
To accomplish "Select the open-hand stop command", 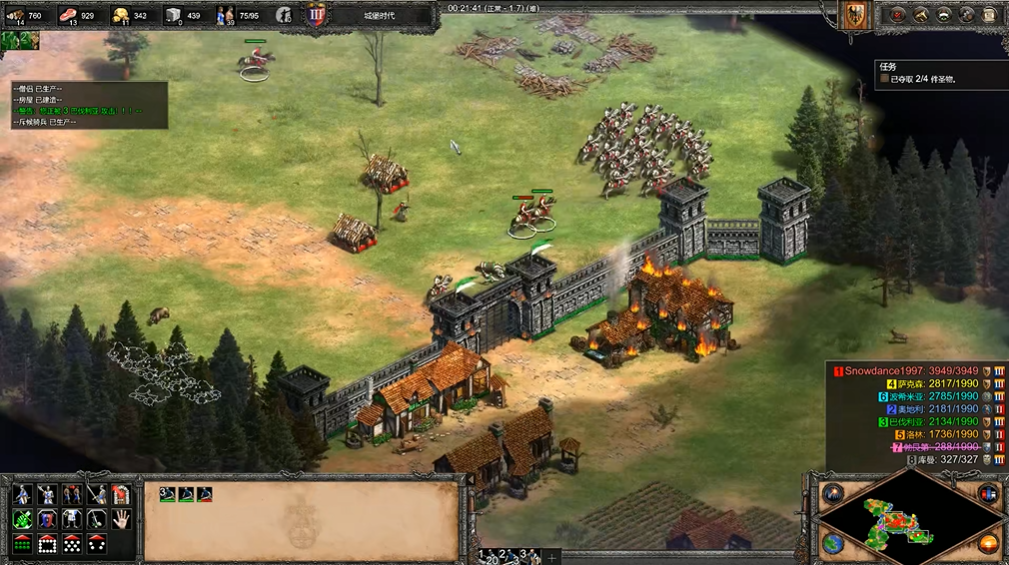I will 121,519.
